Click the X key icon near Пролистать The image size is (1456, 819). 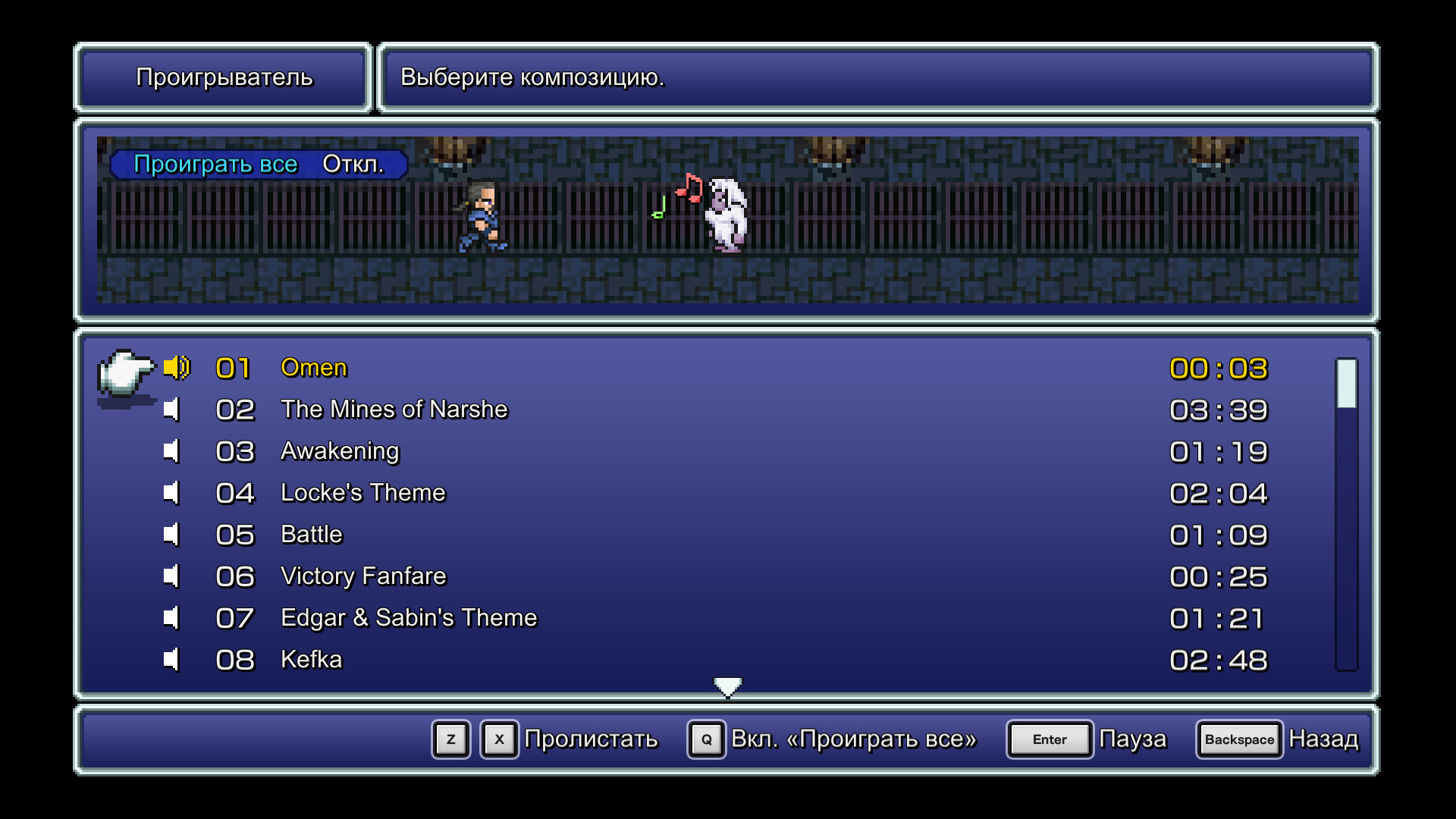[x=498, y=739]
